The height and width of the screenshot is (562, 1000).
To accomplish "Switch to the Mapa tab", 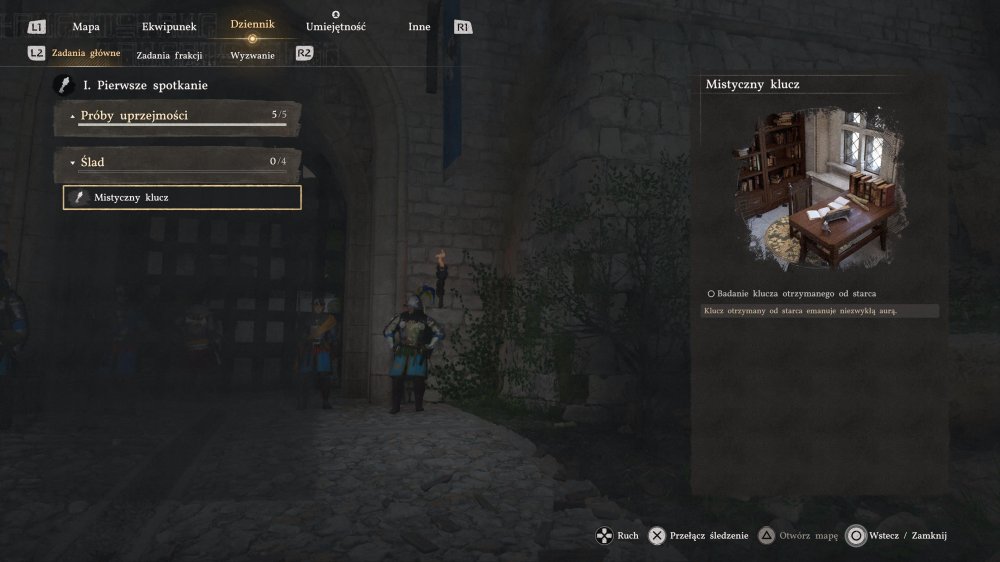I will click(x=86, y=27).
